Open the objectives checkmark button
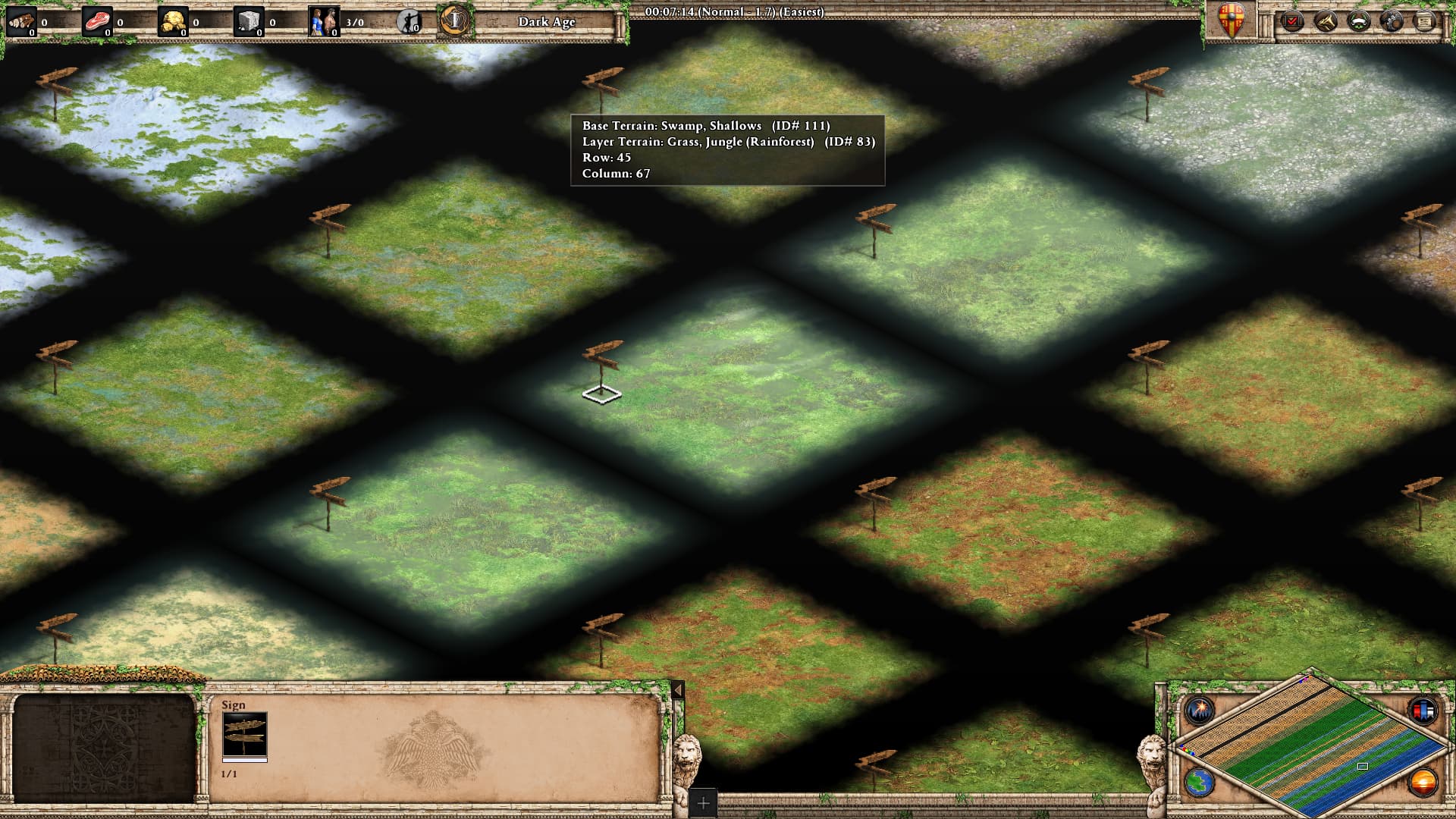Viewport: 1456px width, 819px height. [x=1291, y=20]
